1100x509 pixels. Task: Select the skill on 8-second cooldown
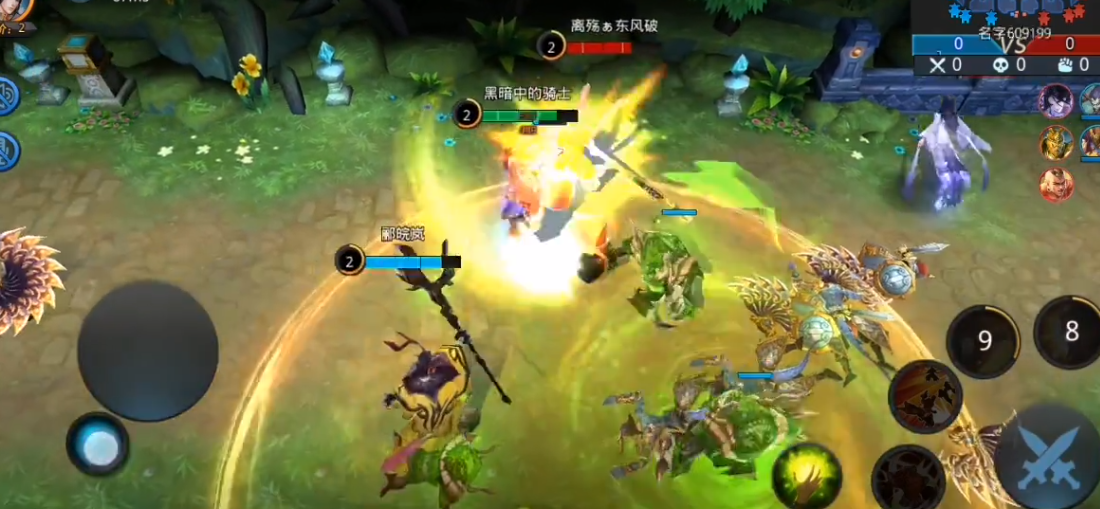(1070, 332)
